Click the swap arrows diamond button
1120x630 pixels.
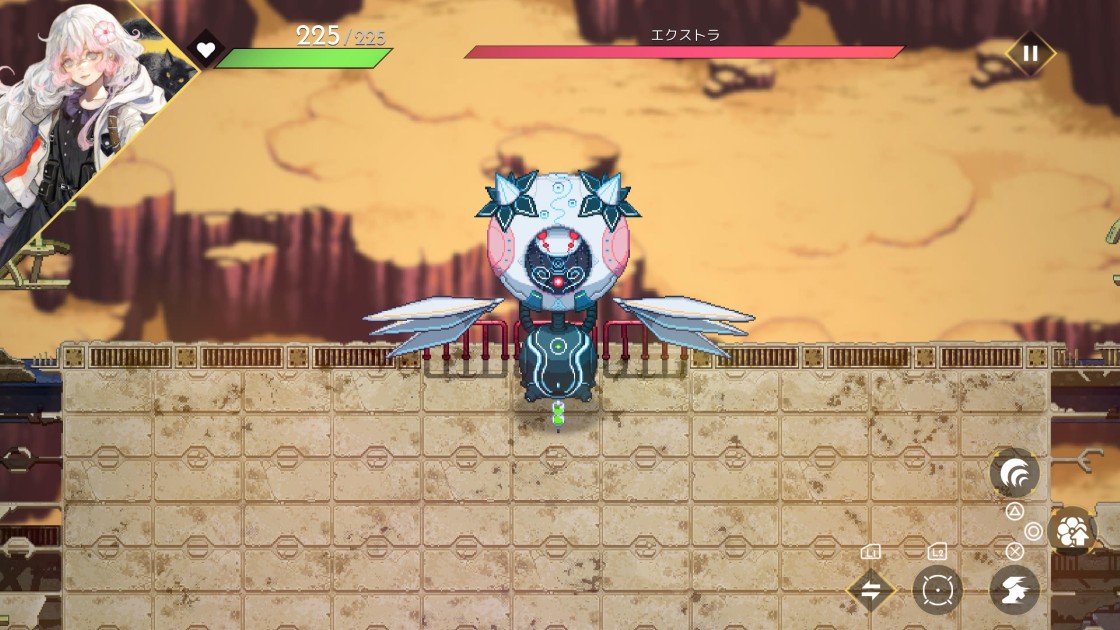click(871, 590)
